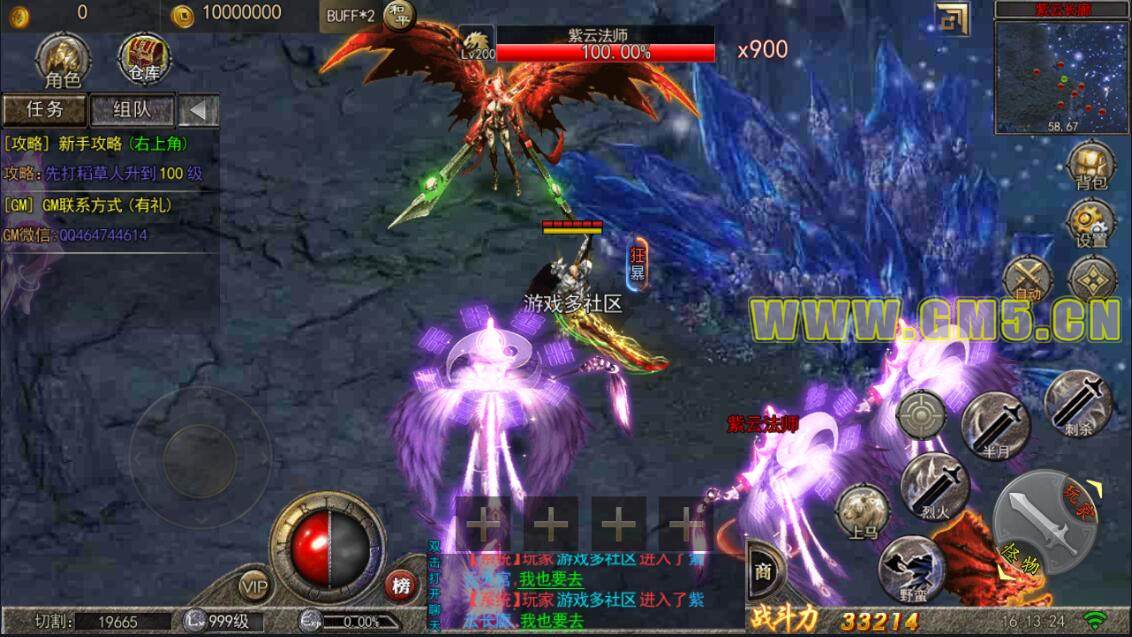
Task: Open the 榜 ranking button
Action: click(402, 586)
